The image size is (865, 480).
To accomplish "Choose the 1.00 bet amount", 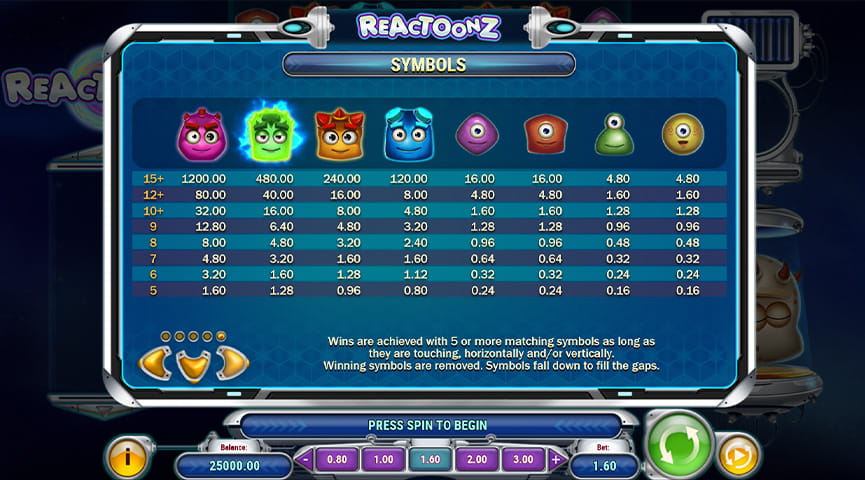I will pyautogui.click(x=383, y=460).
